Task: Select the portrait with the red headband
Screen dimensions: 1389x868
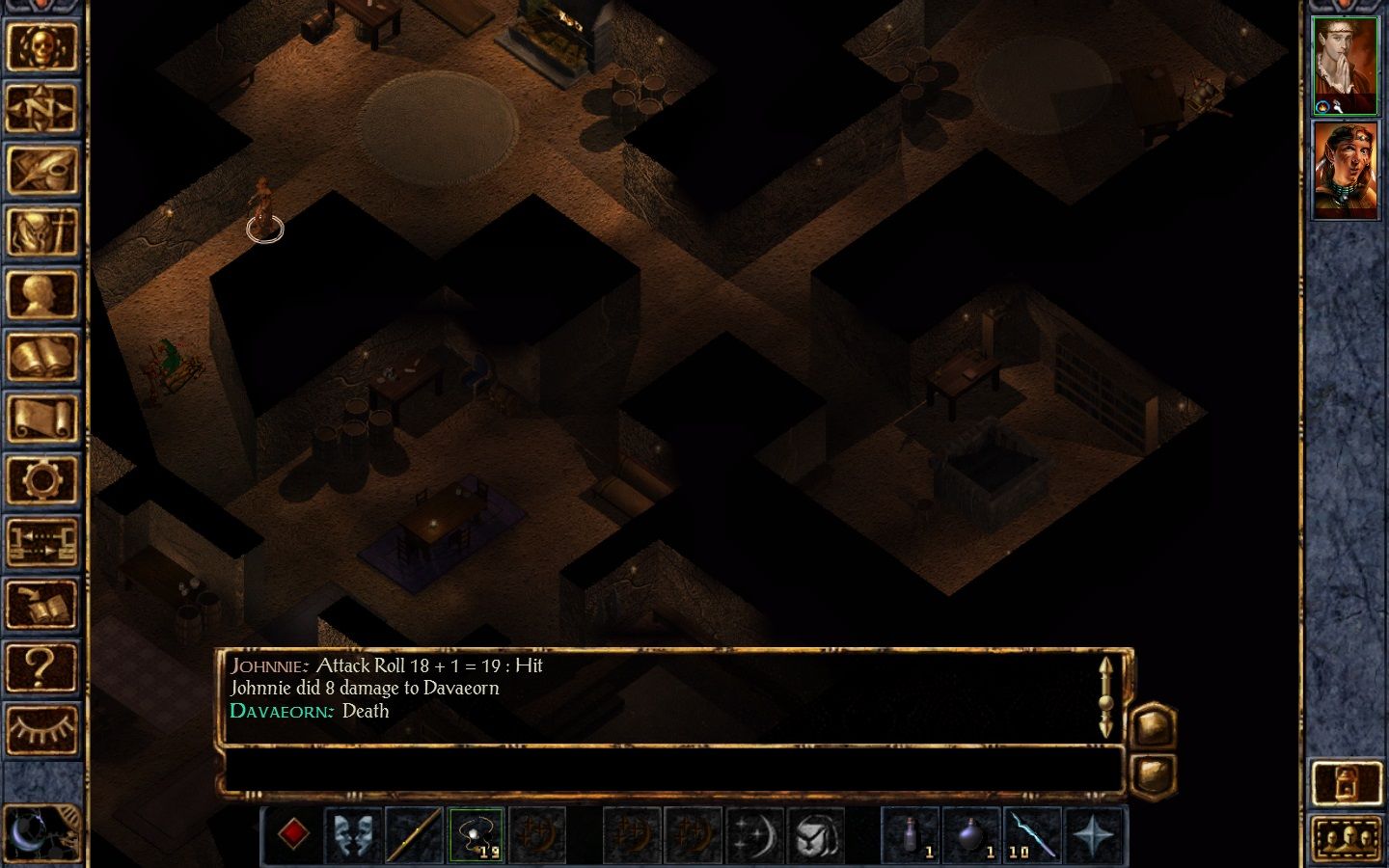Action: click(1346, 171)
